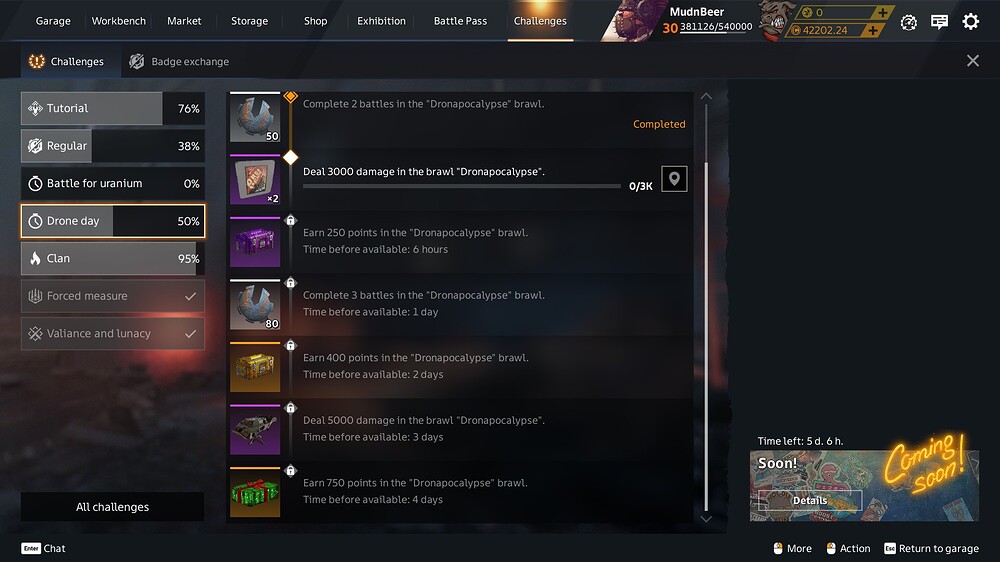This screenshot has width=1000, height=562.
Task: Open the Forced measure category
Action: [112, 296]
